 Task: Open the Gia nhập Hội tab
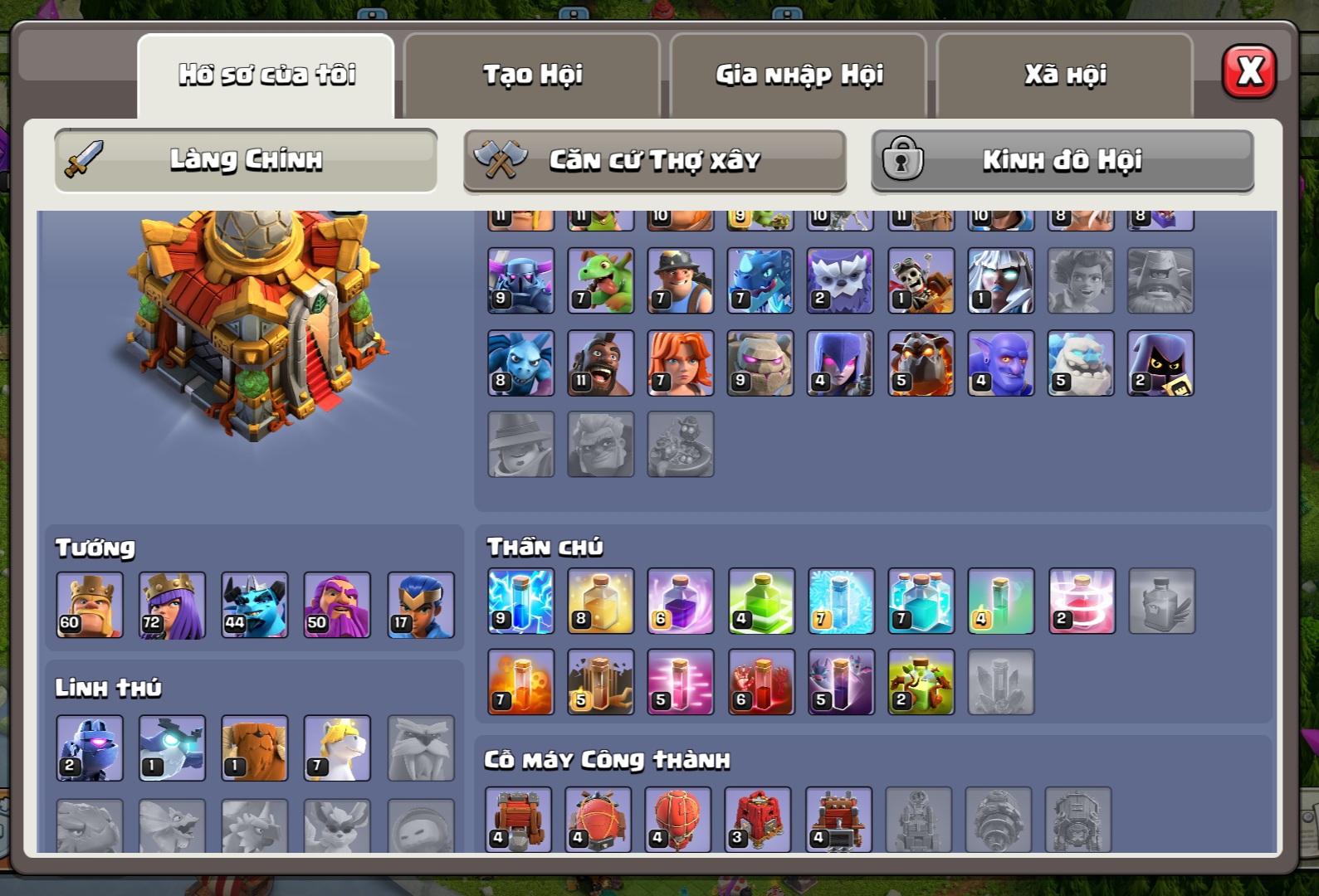799,75
